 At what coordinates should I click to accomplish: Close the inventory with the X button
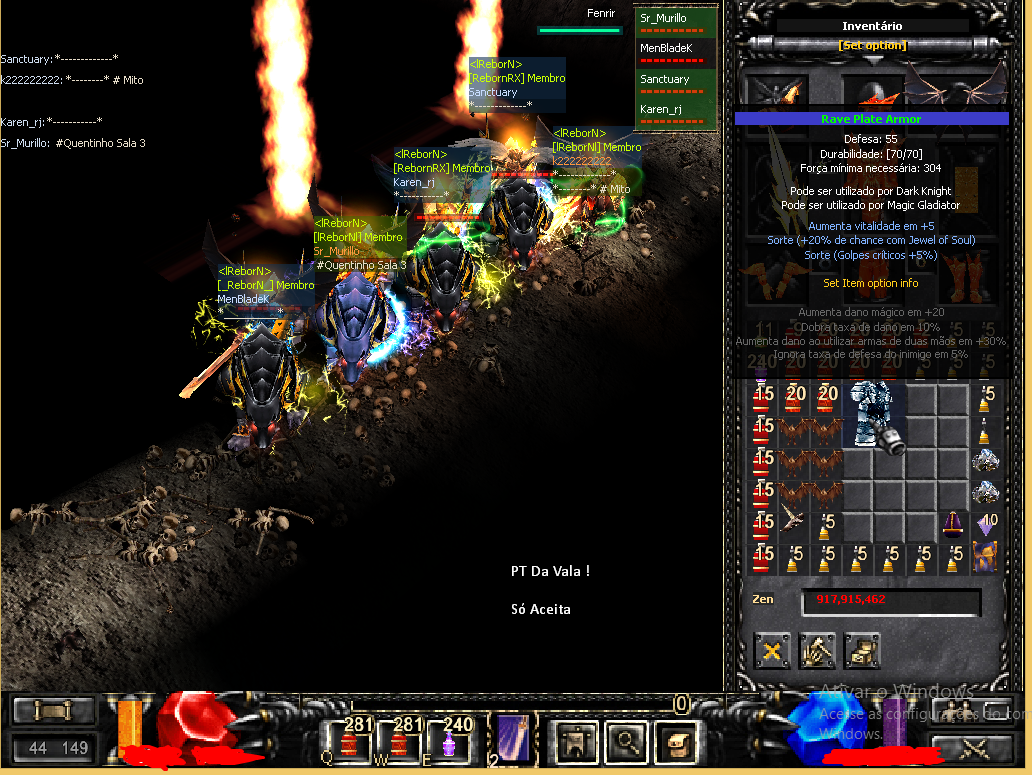point(772,650)
